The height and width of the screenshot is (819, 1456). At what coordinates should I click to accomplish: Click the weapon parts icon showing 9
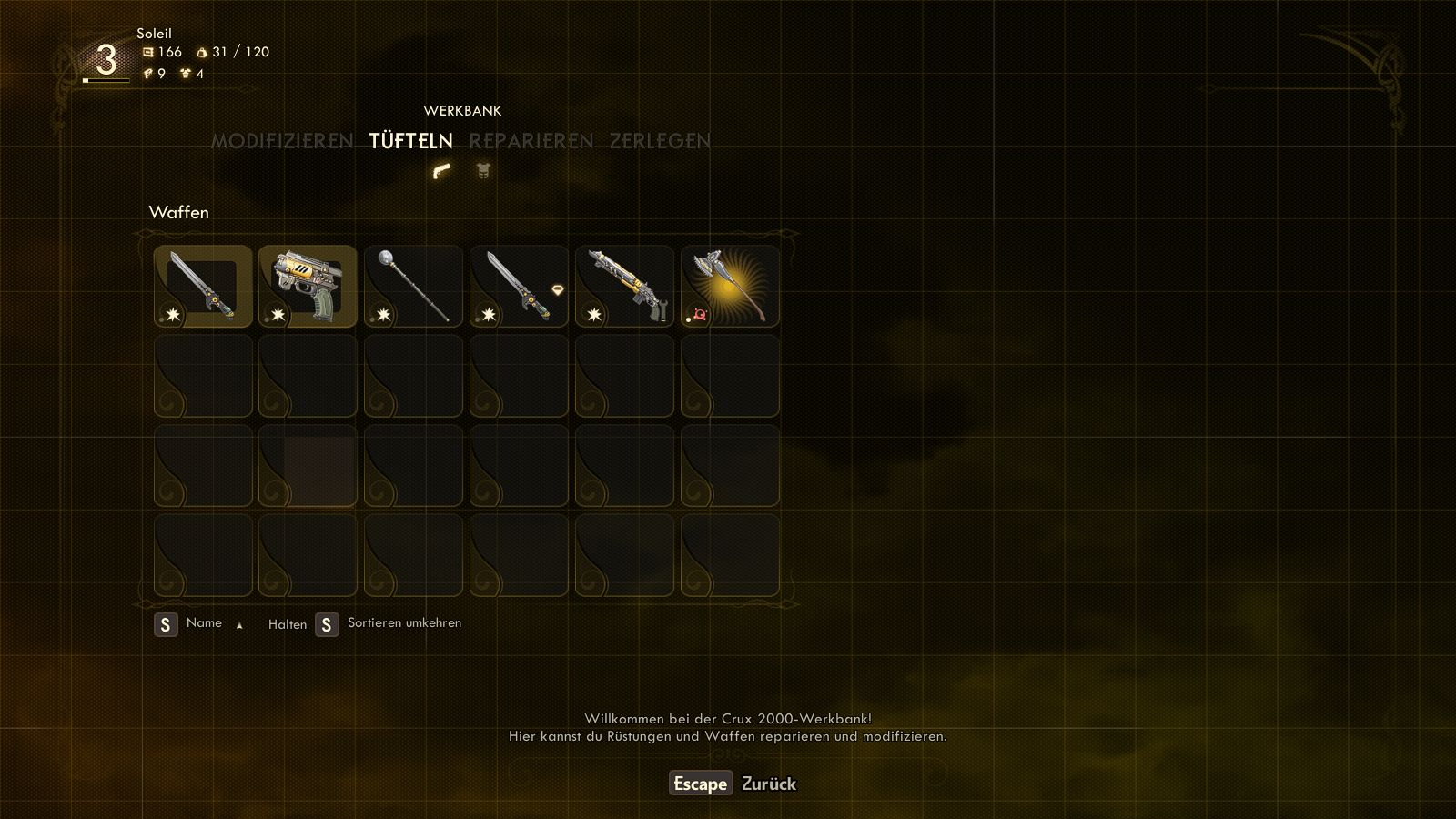(148, 72)
